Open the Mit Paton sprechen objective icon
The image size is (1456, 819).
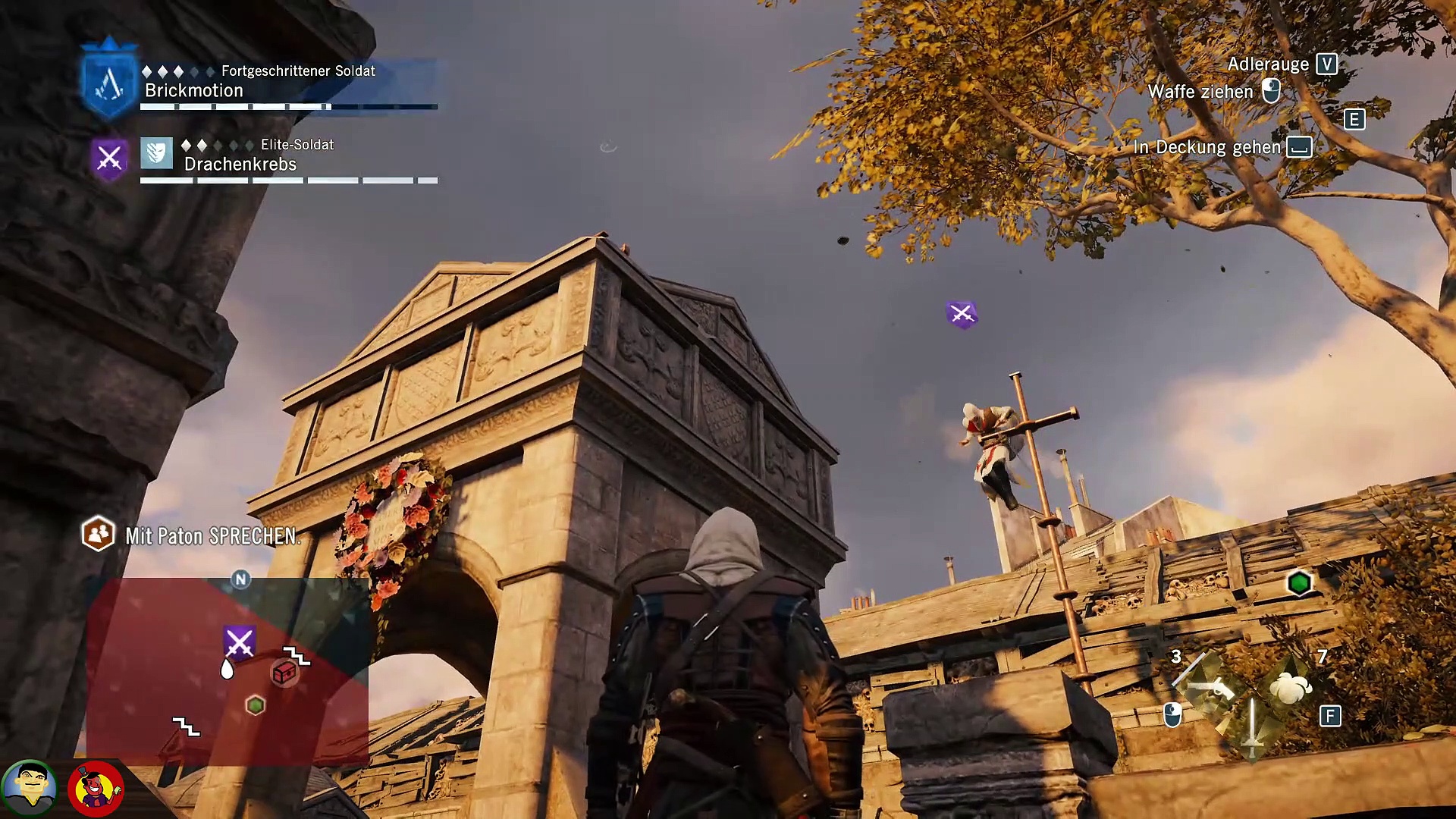click(98, 535)
